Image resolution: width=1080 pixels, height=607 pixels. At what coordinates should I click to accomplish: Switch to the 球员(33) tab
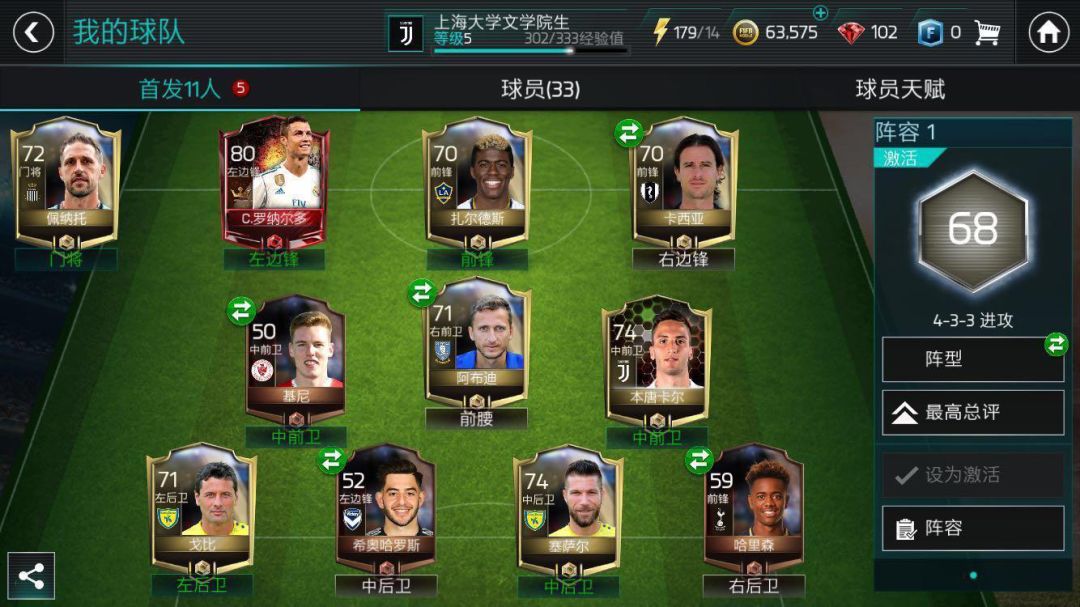[x=540, y=89]
